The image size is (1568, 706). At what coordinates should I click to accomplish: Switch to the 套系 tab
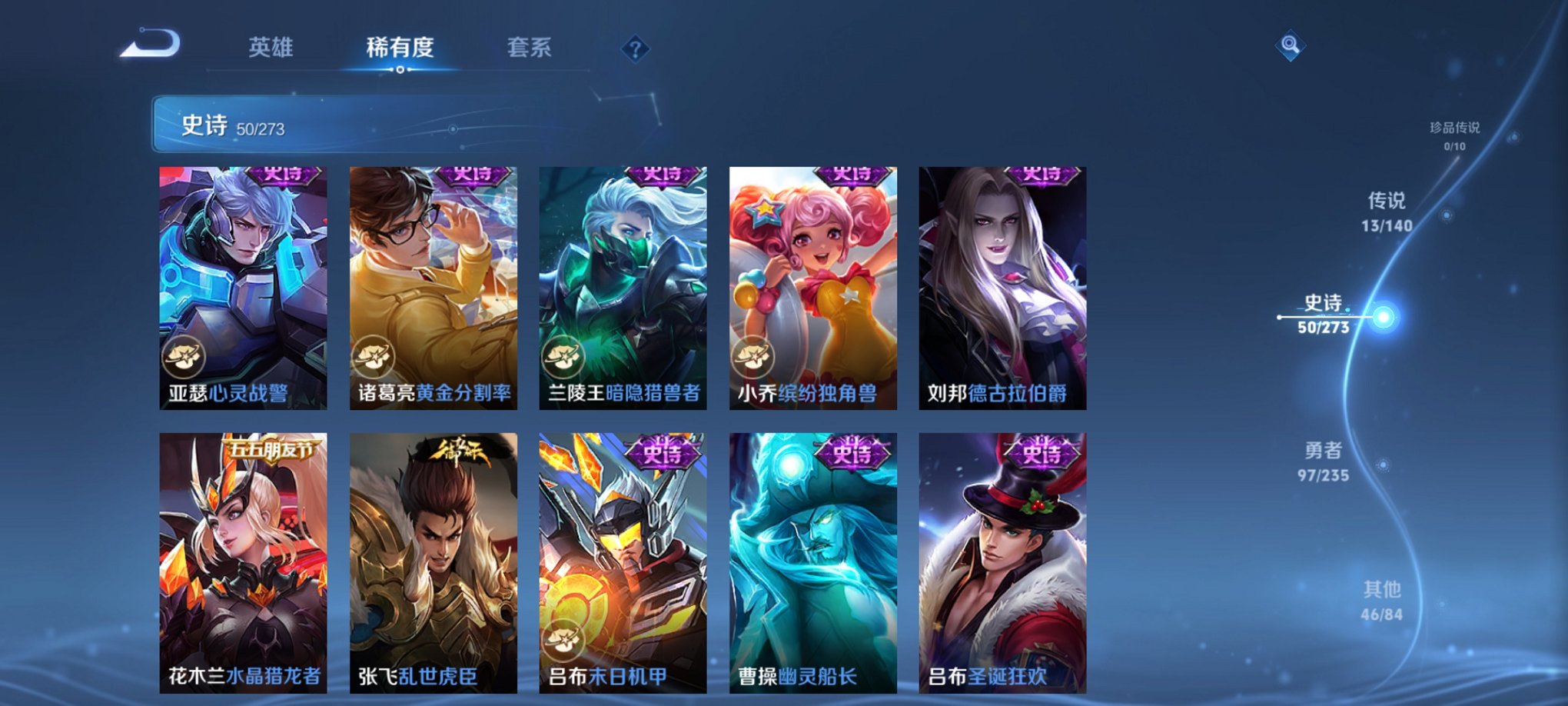coord(527,46)
